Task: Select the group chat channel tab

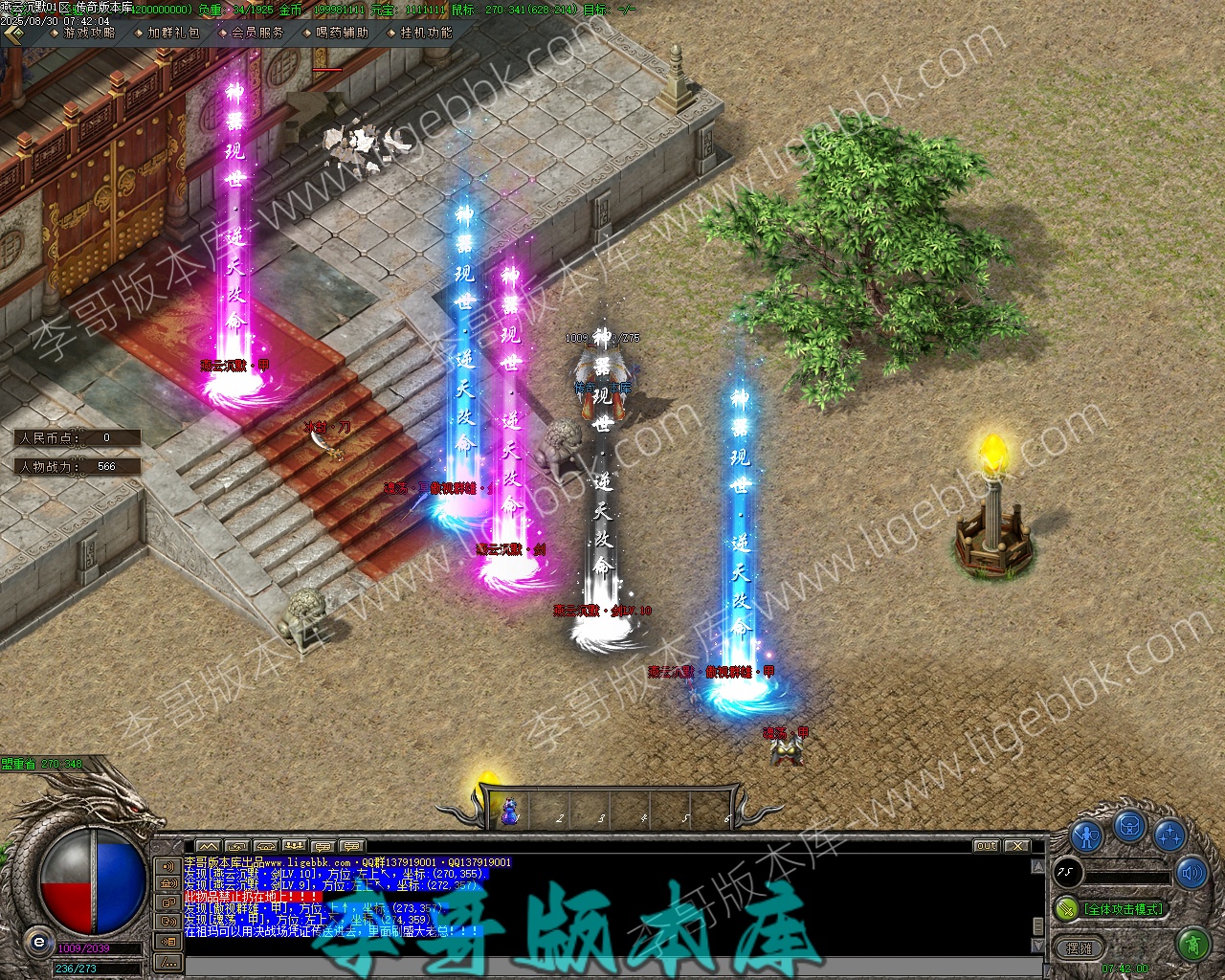Action: click(295, 846)
